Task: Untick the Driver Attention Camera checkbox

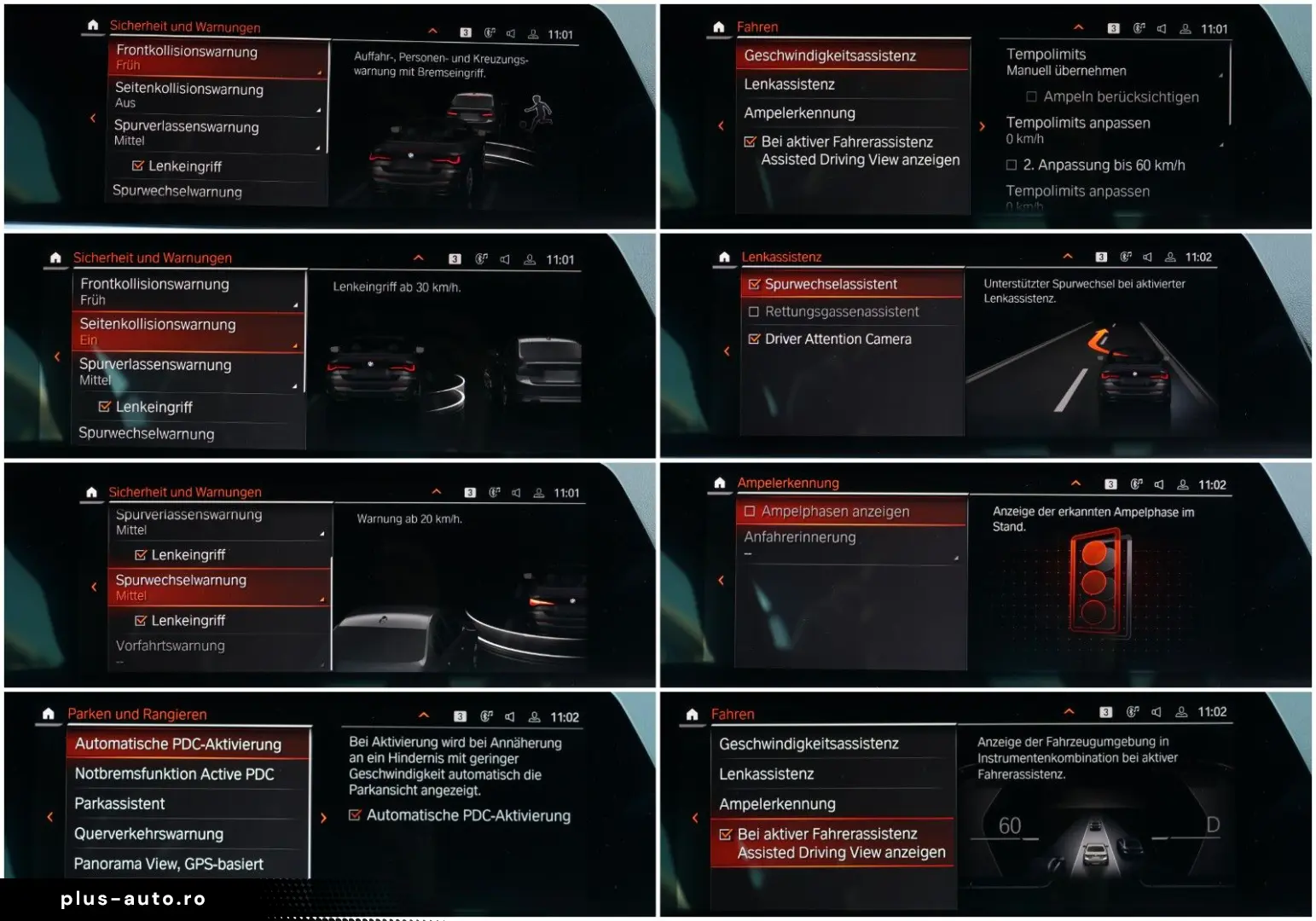Action: click(x=754, y=339)
